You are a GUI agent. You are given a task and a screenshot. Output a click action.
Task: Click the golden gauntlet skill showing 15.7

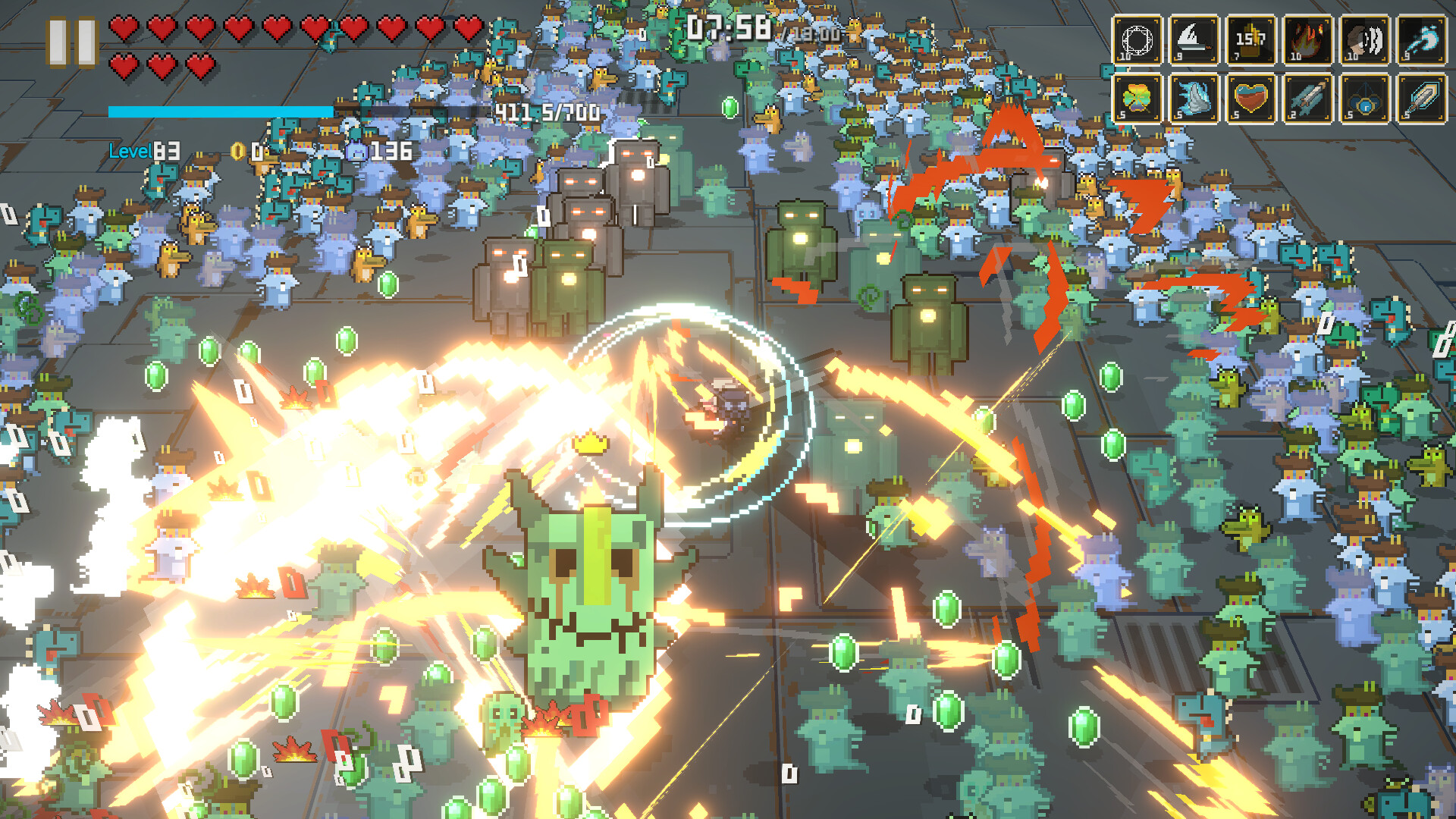click(1252, 39)
